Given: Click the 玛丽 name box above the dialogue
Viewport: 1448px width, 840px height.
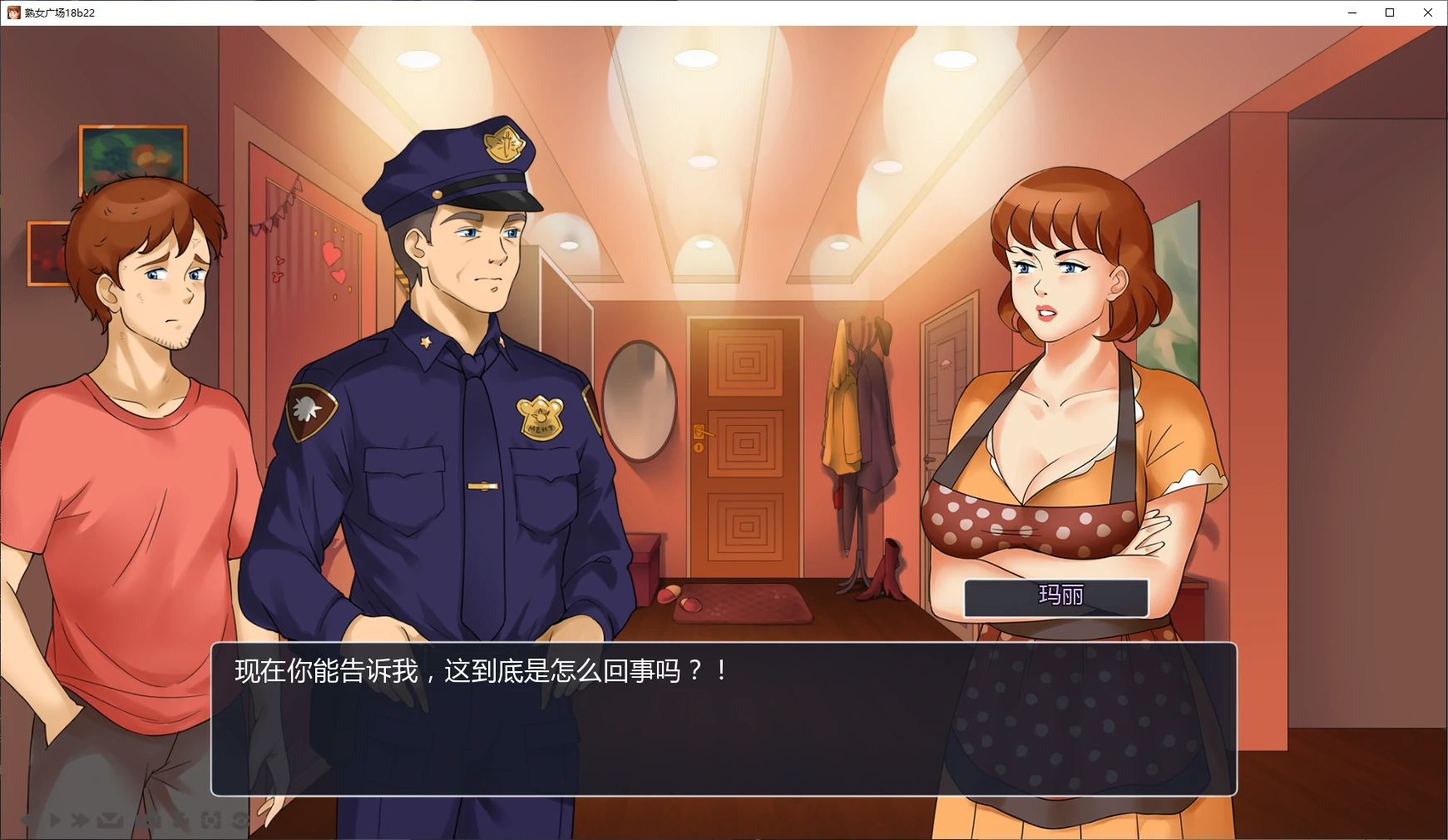Looking at the screenshot, I should pyautogui.click(x=1056, y=597).
